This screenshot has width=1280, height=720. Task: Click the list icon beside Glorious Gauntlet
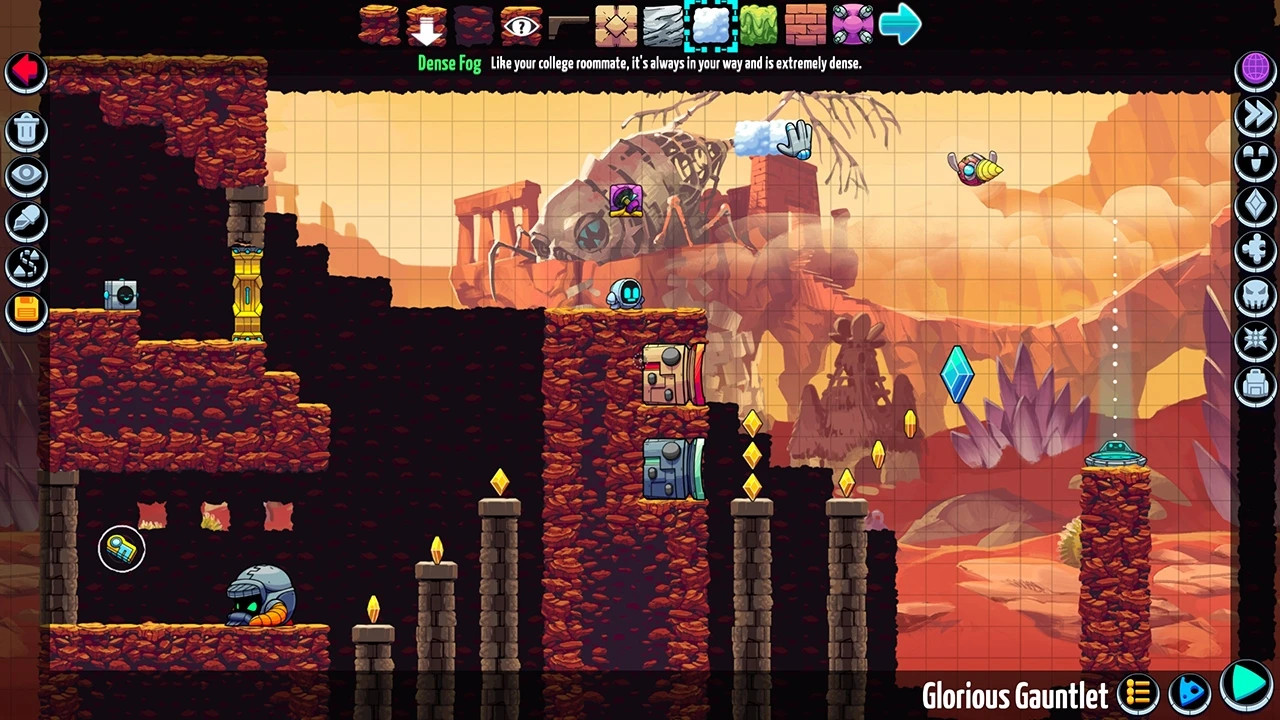[x=1136, y=692]
